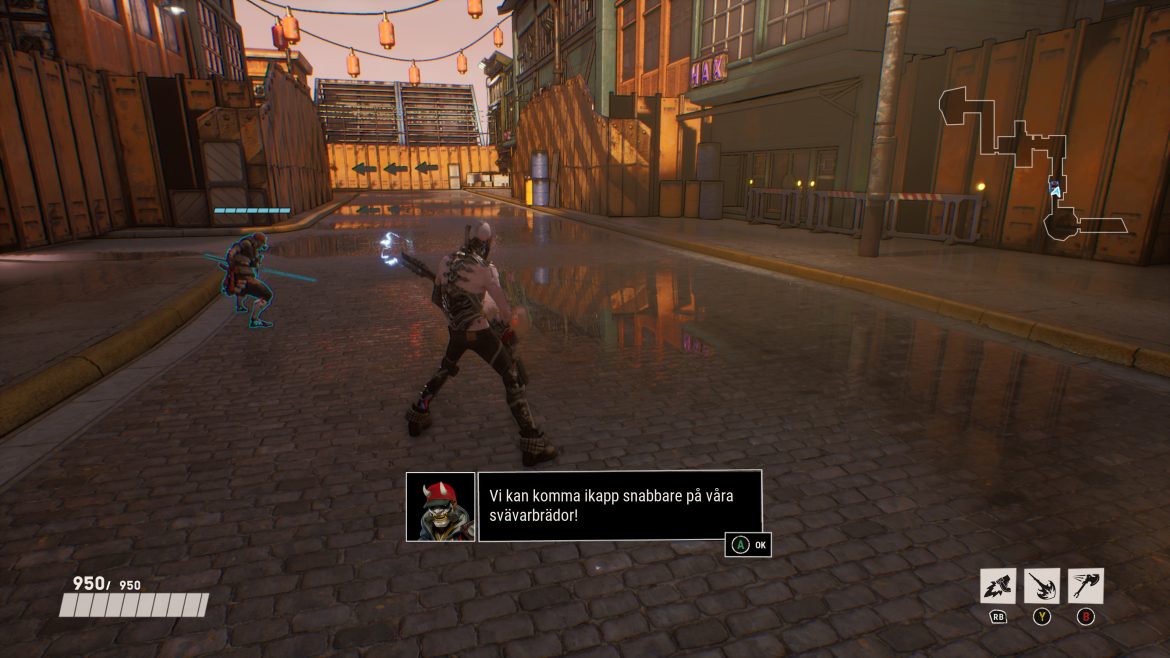Trigger the axe throw ability icon

click(x=1086, y=585)
